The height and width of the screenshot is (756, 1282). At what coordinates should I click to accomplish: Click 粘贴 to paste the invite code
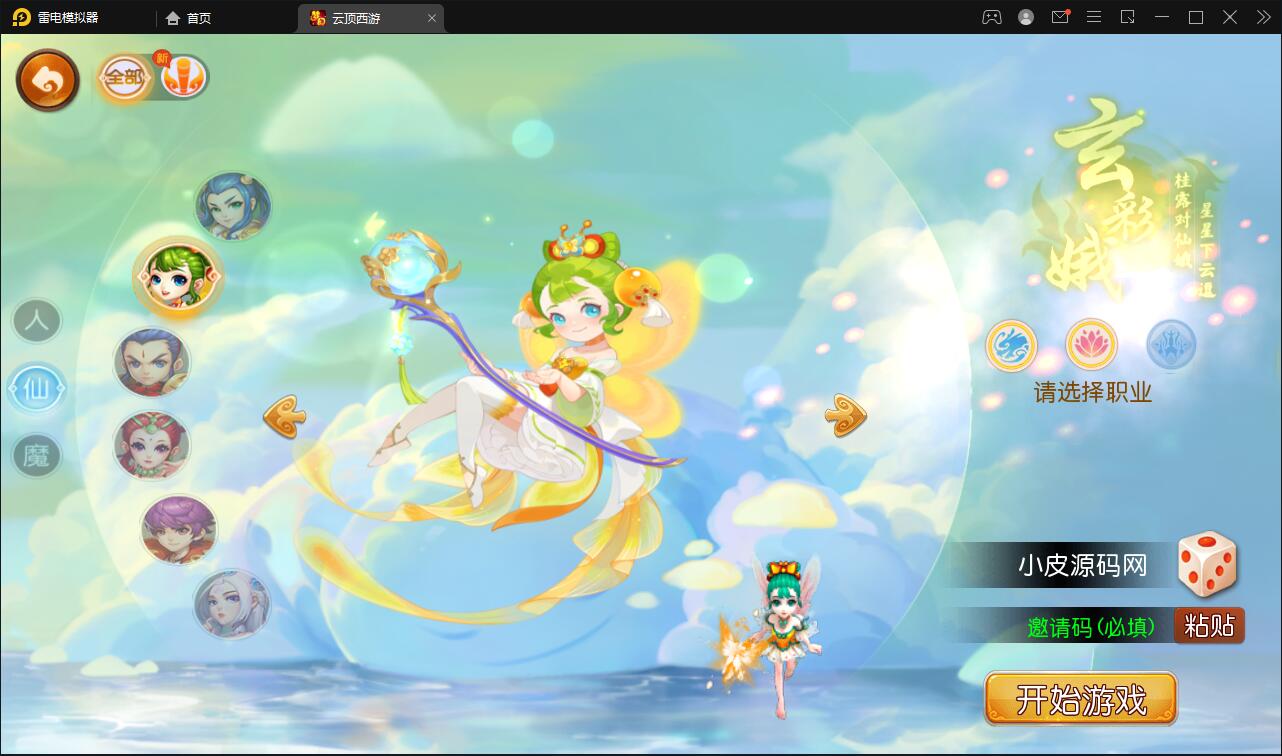pos(1209,625)
